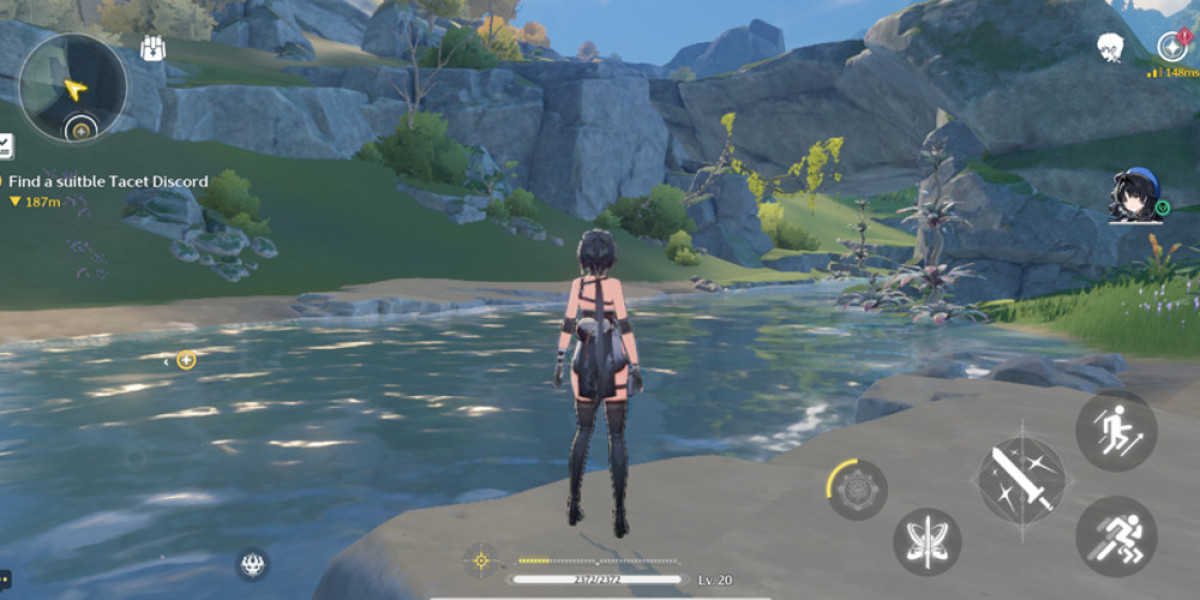Switch to the blue-beret party member portrait

(x=1136, y=194)
